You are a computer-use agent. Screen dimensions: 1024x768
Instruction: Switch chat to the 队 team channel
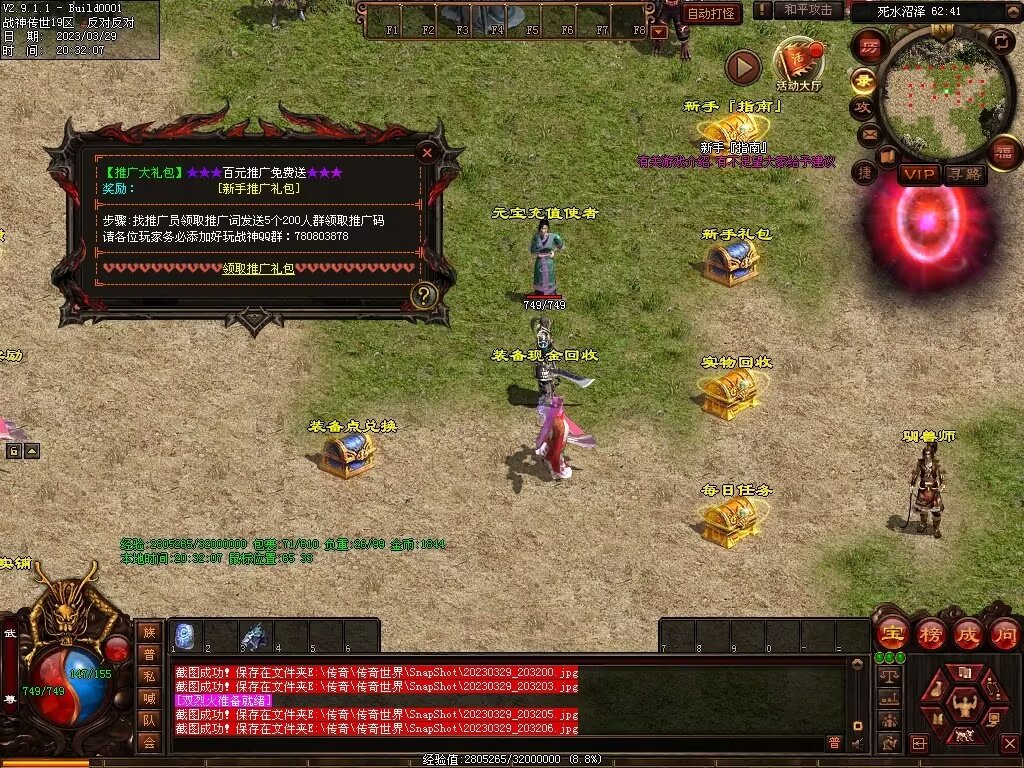tap(148, 719)
